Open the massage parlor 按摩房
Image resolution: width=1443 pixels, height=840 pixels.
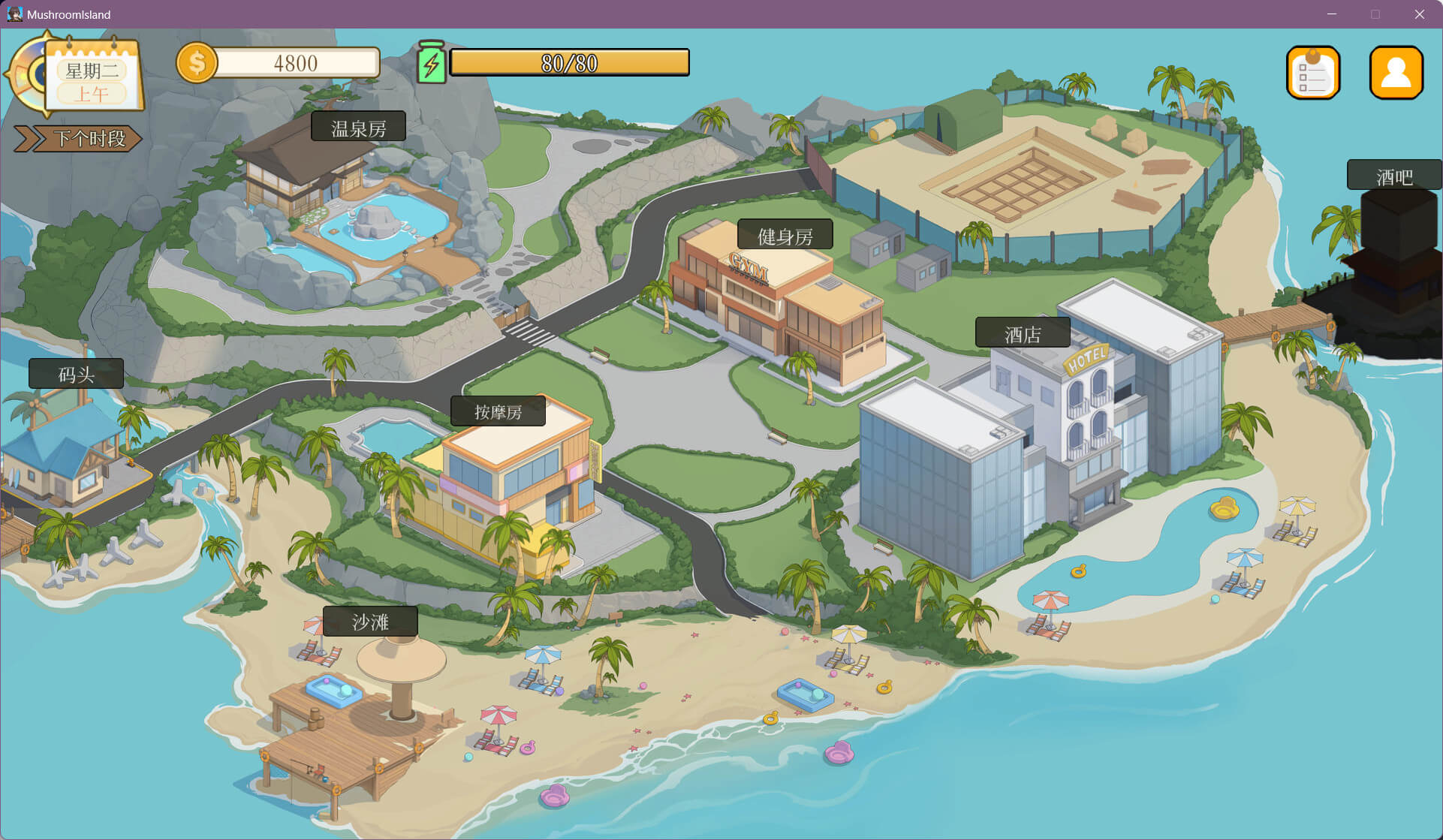[x=498, y=411]
